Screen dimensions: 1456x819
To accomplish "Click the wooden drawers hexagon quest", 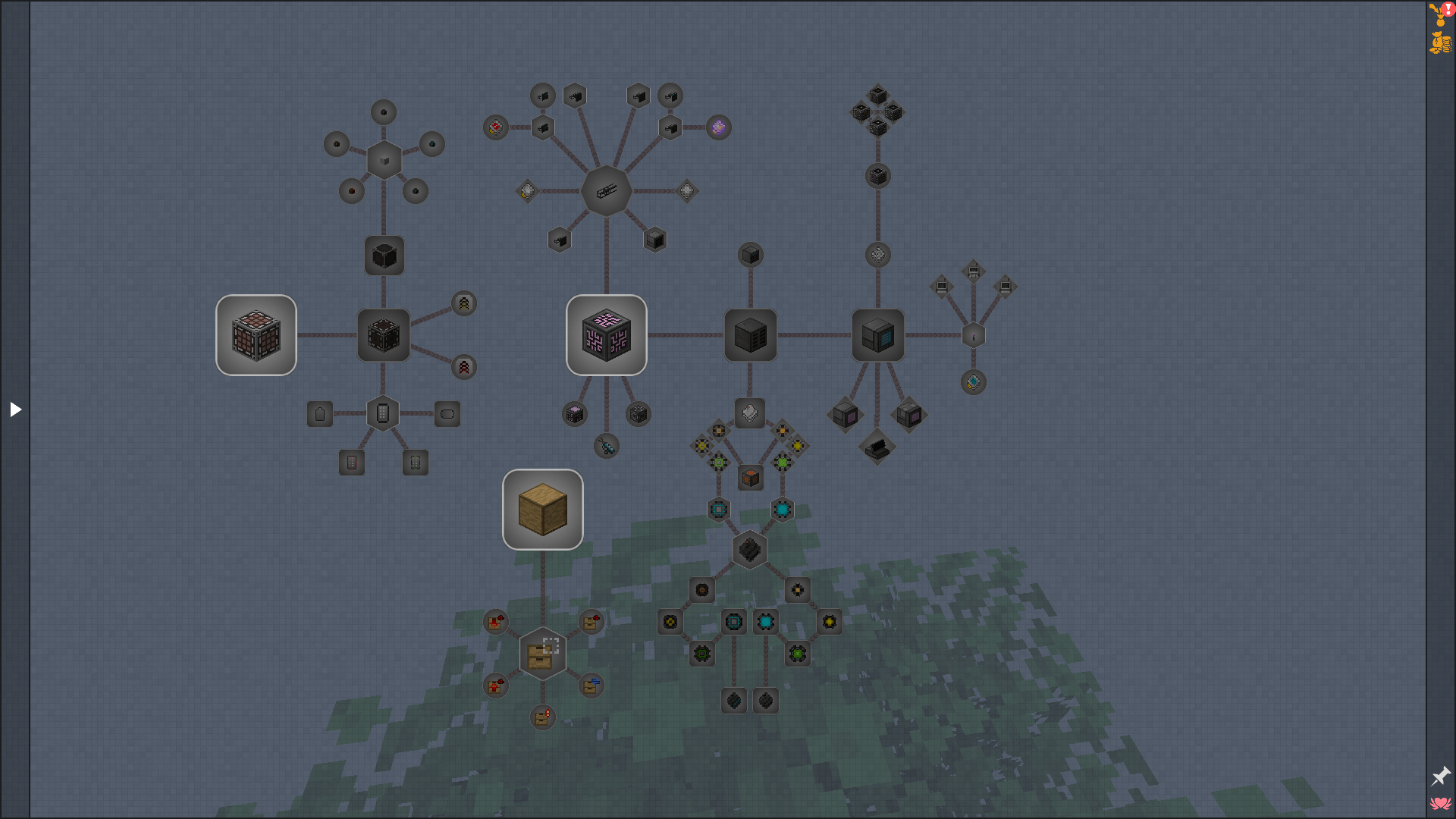I will 543,654.
